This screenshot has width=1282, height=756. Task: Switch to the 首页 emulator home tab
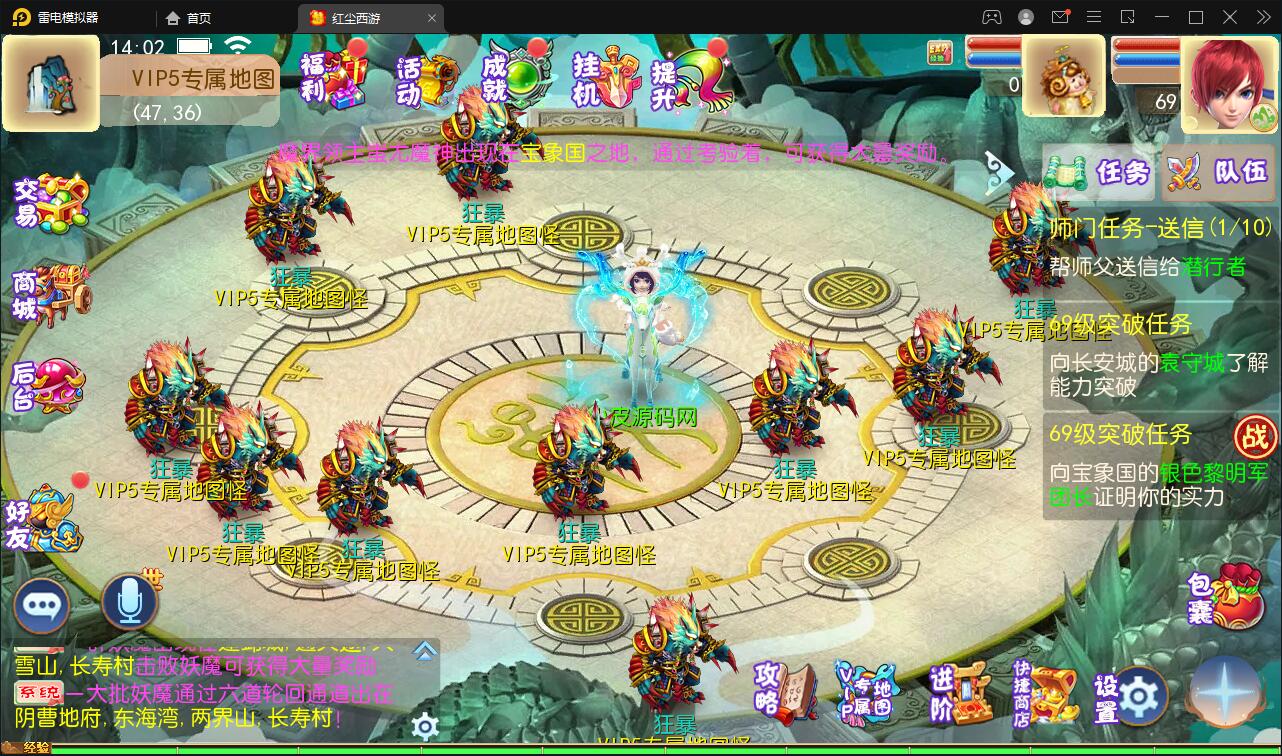(x=189, y=18)
